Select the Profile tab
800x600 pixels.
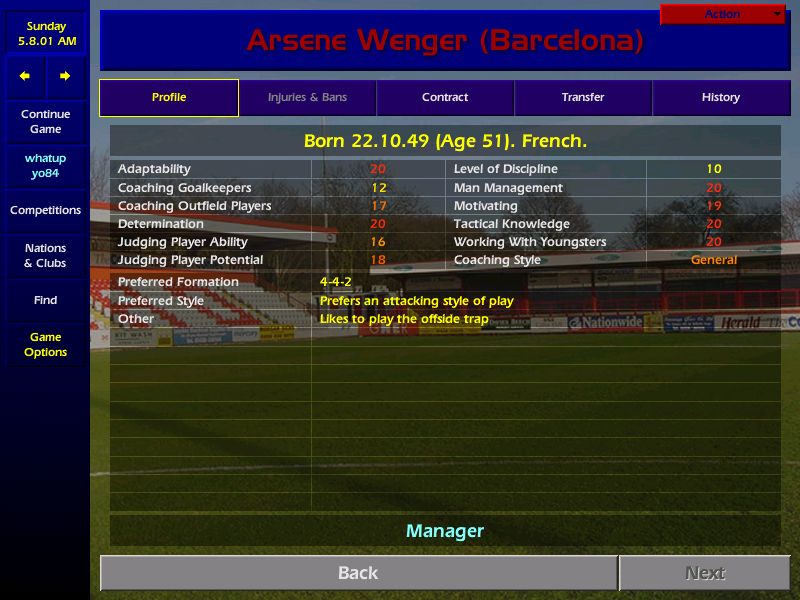tap(169, 98)
